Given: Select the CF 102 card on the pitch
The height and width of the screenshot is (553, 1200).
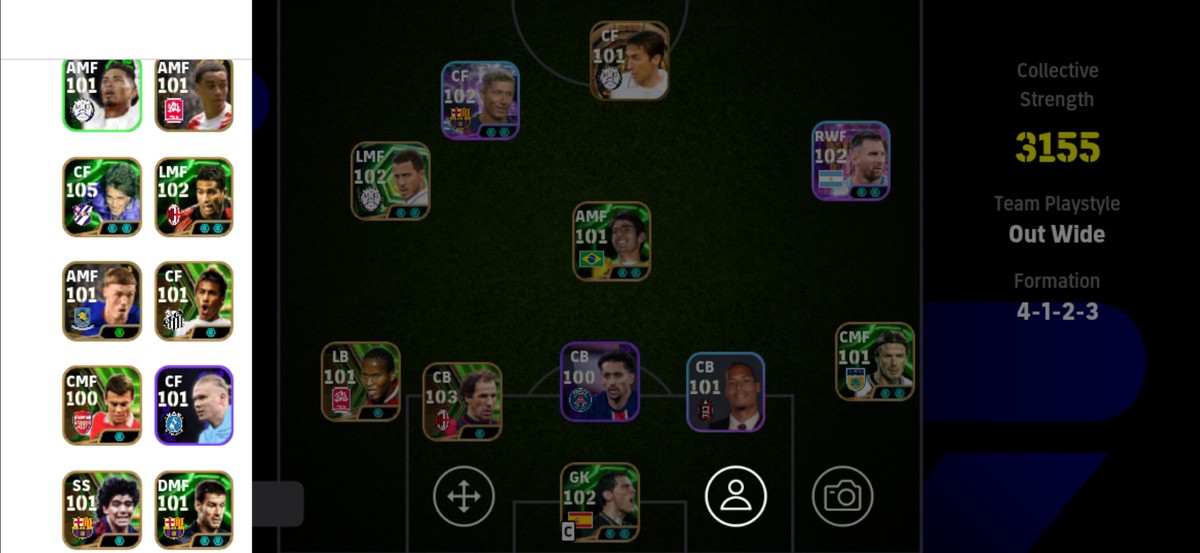Looking at the screenshot, I should 480,100.
